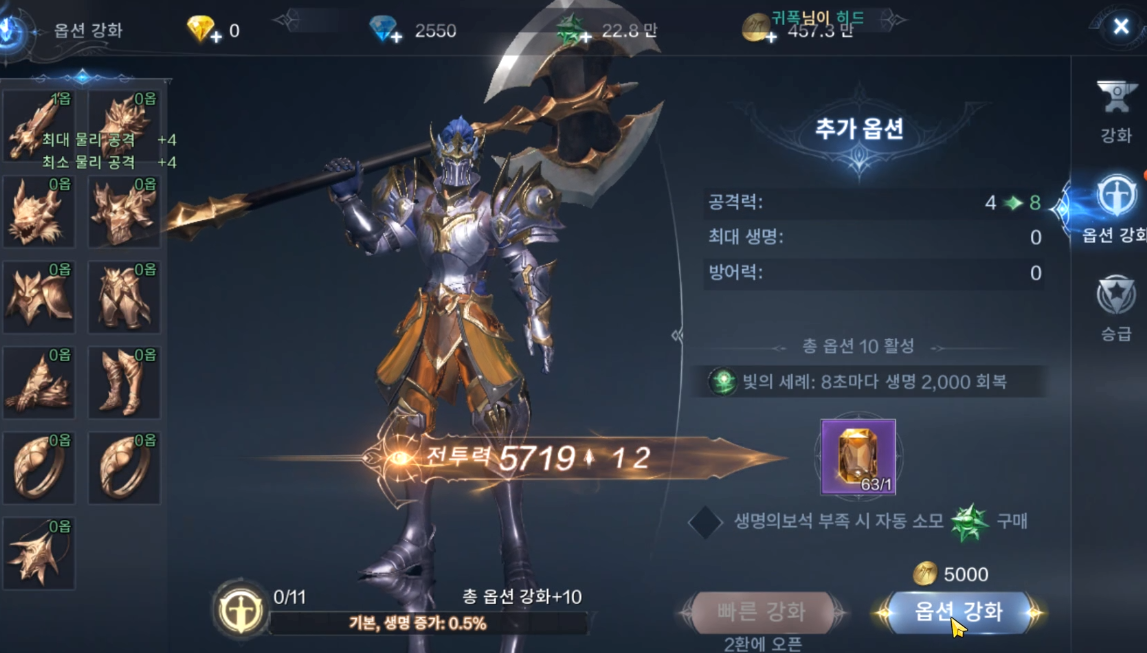Open the 승급 promotion tab

pyautogui.click(x=1116, y=308)
